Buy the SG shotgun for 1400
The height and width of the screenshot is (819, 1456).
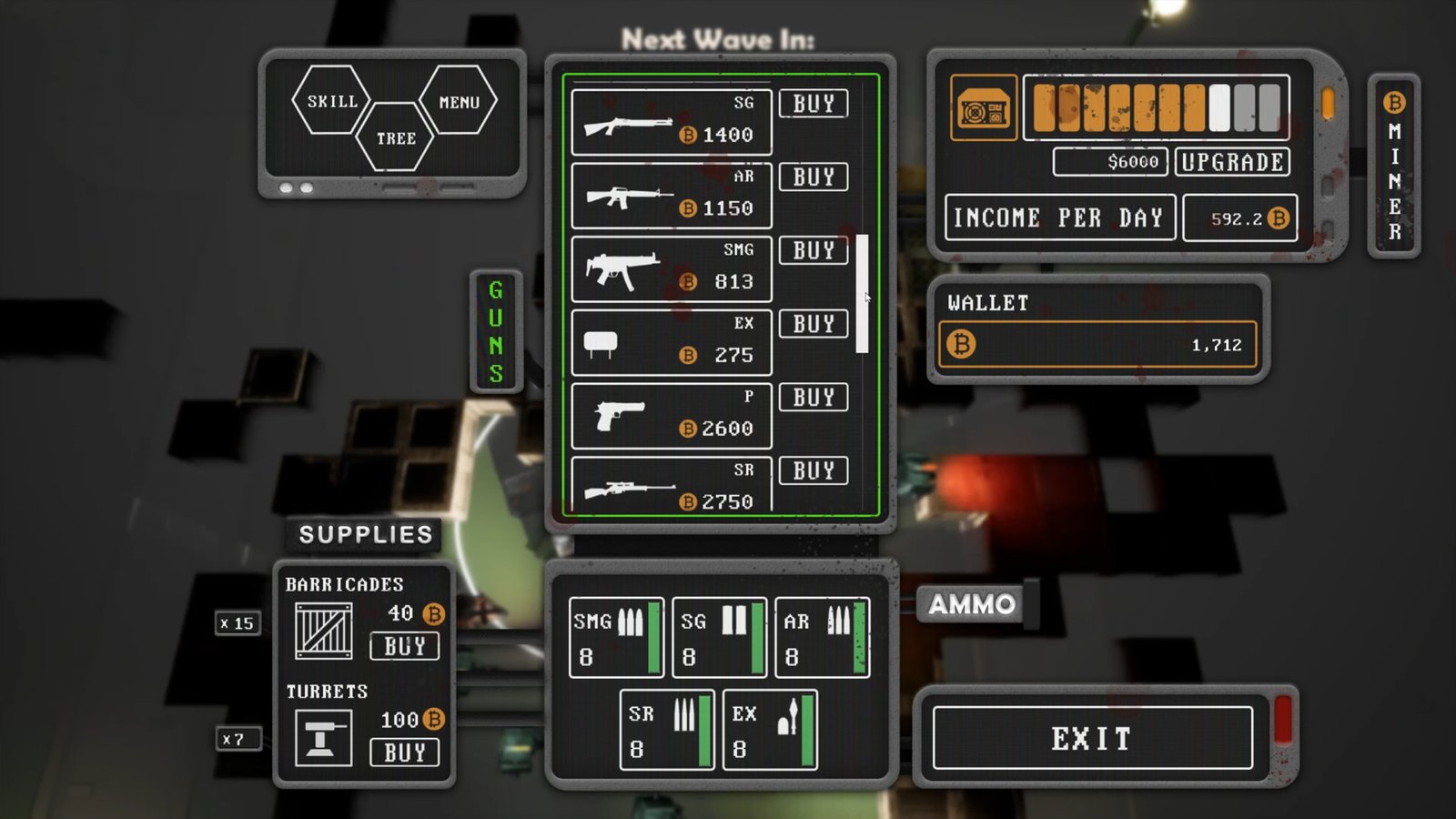coord(814,104)
